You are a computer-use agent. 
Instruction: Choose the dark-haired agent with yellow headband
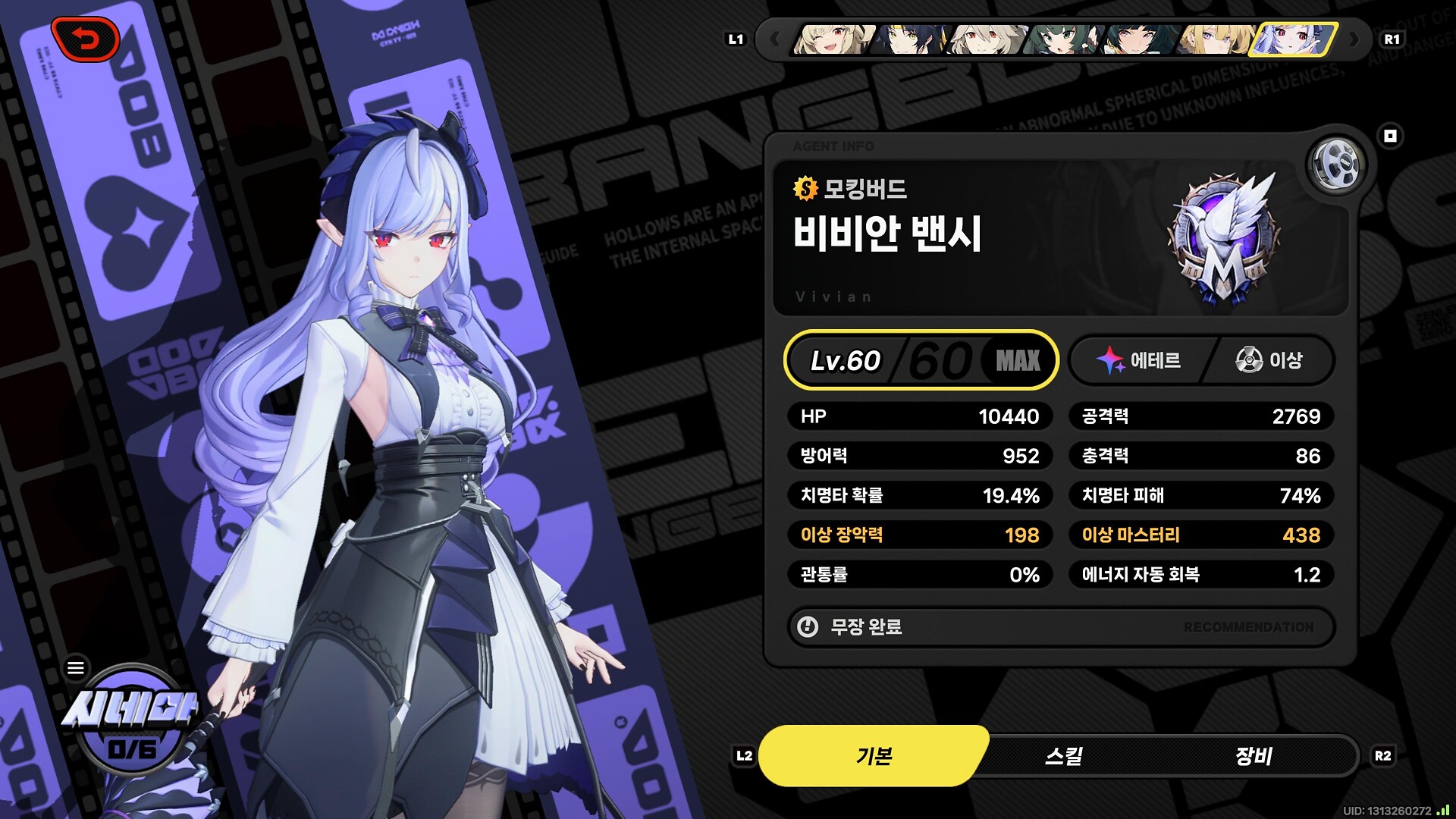pyautogui.click(x=908, y=39)
